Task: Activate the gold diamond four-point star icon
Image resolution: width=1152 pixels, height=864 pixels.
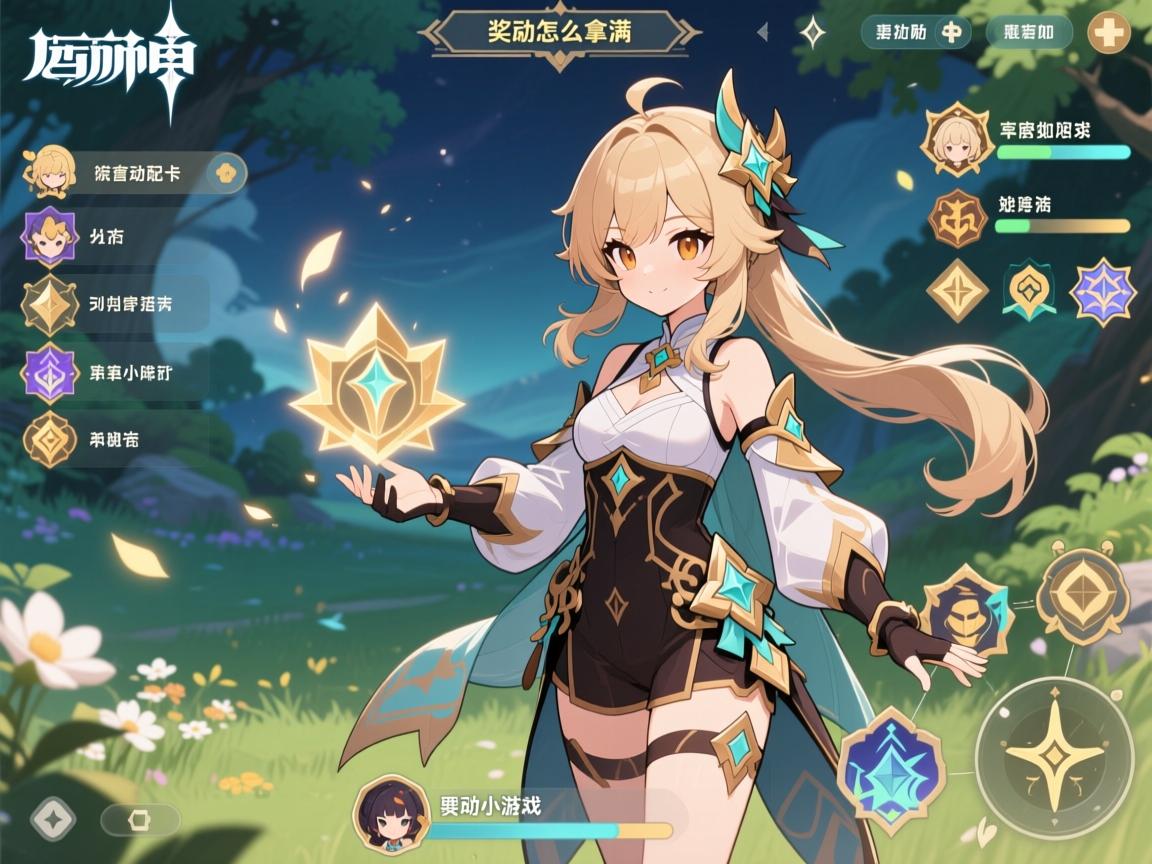Action: (x=957, y=290)
